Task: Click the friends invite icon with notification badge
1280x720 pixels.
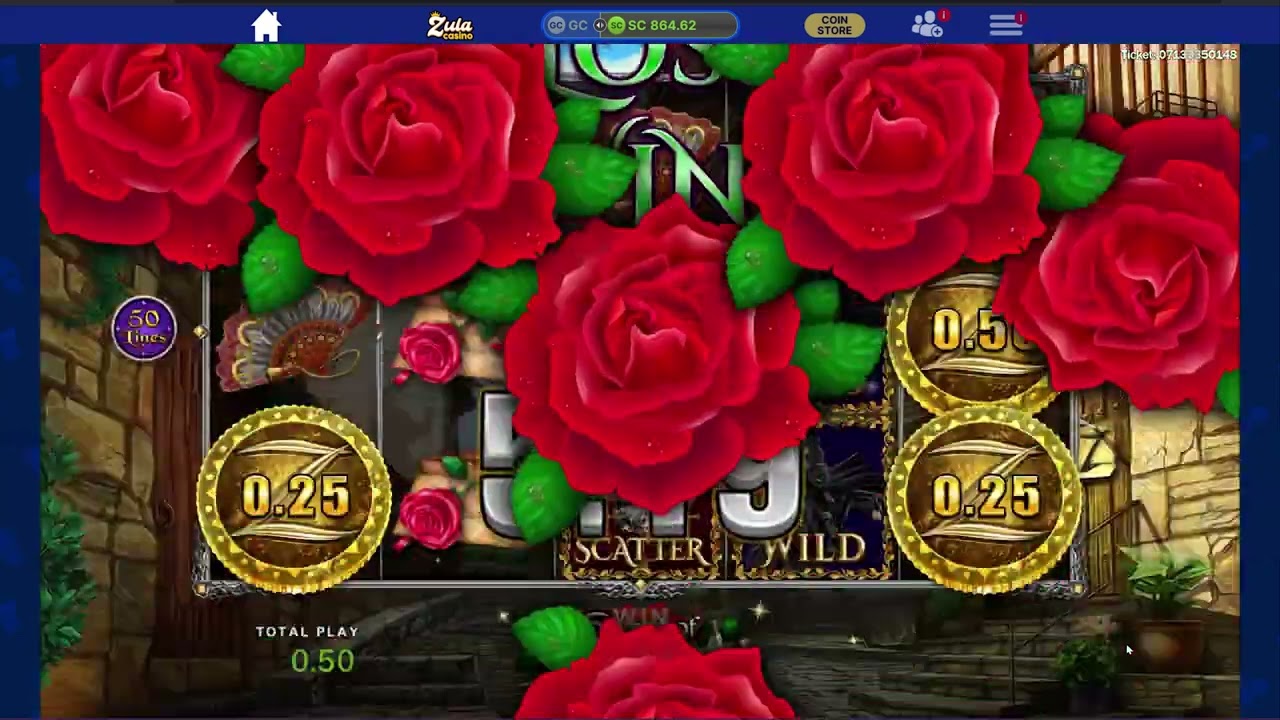Action: pos(926,25)
